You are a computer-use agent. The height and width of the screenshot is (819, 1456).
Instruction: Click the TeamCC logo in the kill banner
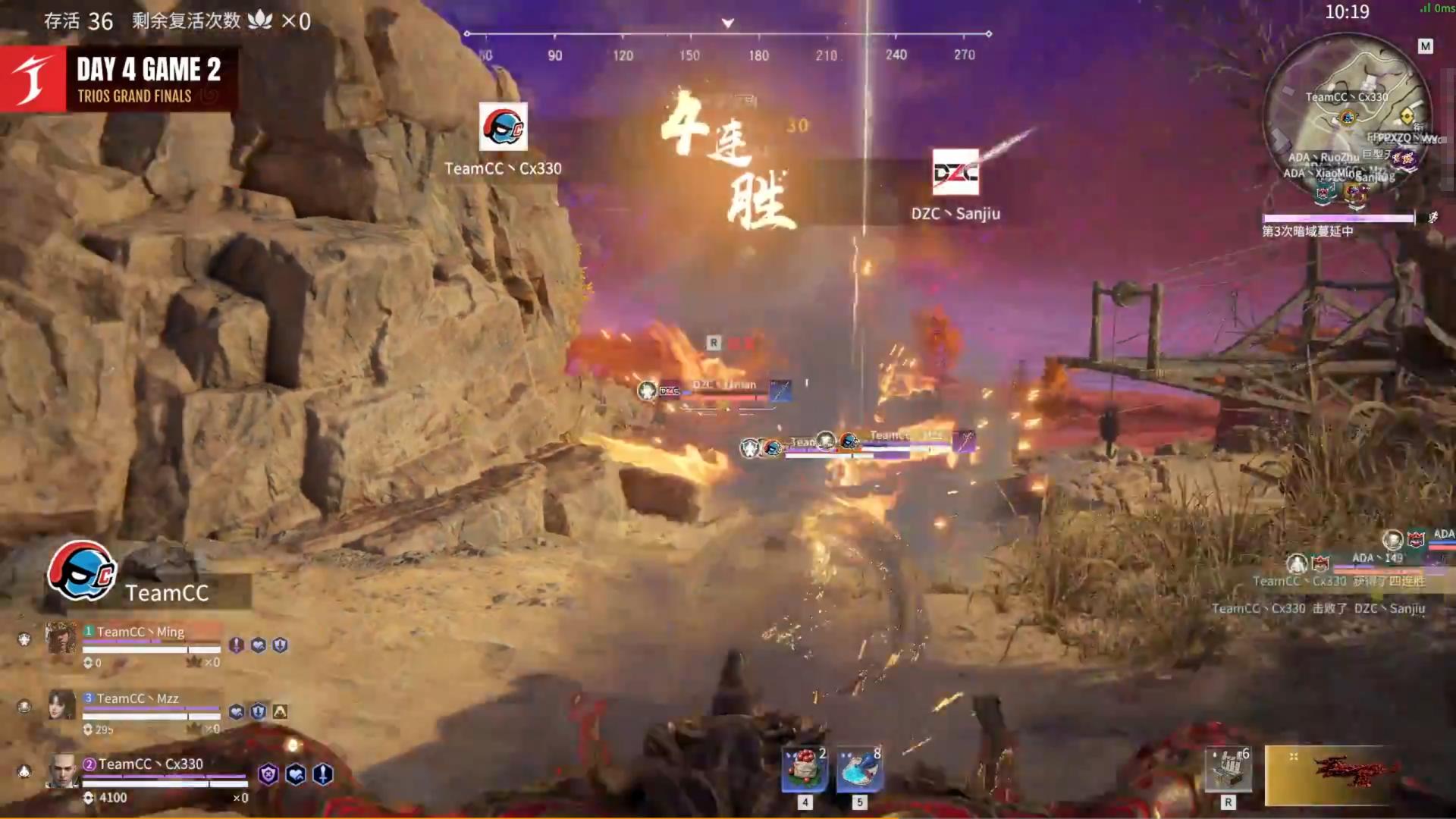click(x=503, y=127)
